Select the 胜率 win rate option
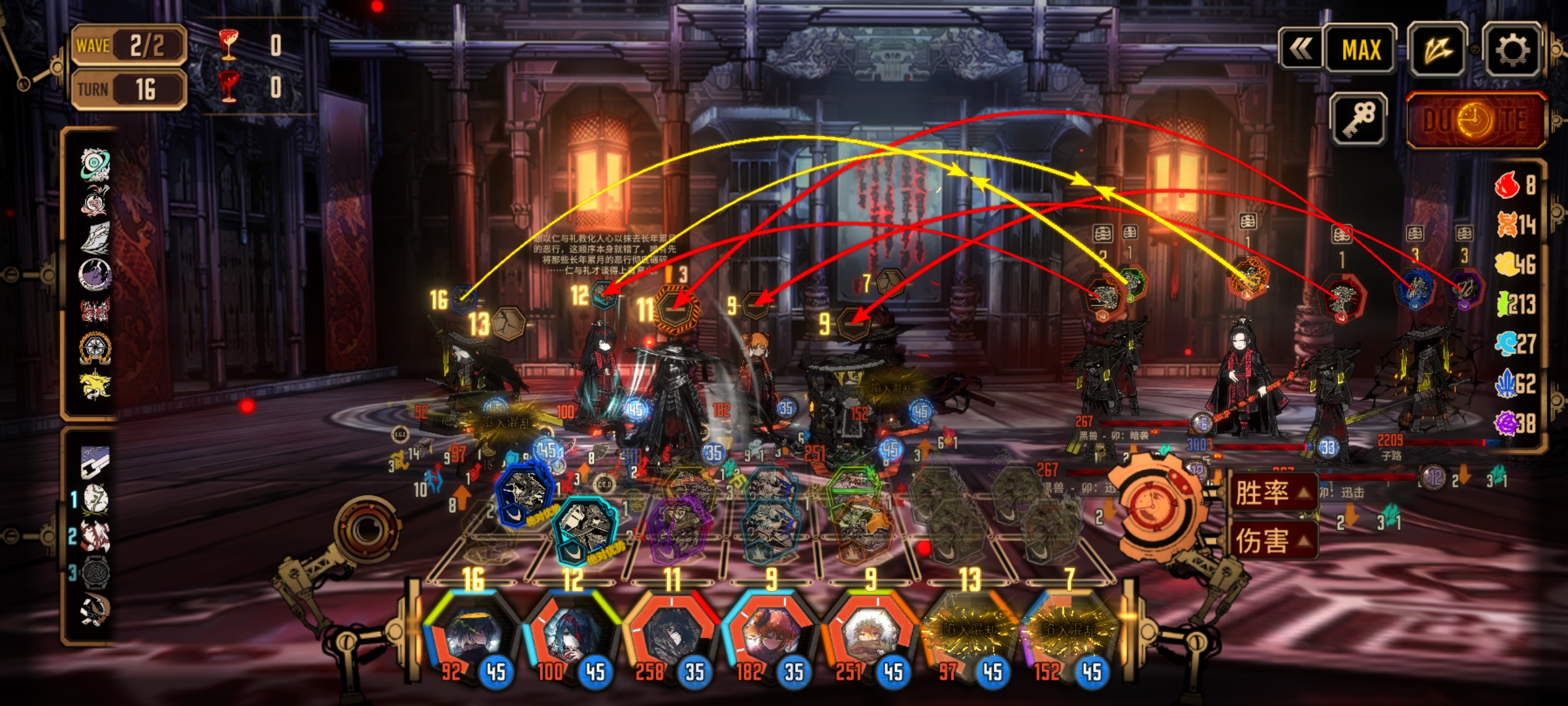This screenshot has width=1568, height=706. coord(1271,492)
